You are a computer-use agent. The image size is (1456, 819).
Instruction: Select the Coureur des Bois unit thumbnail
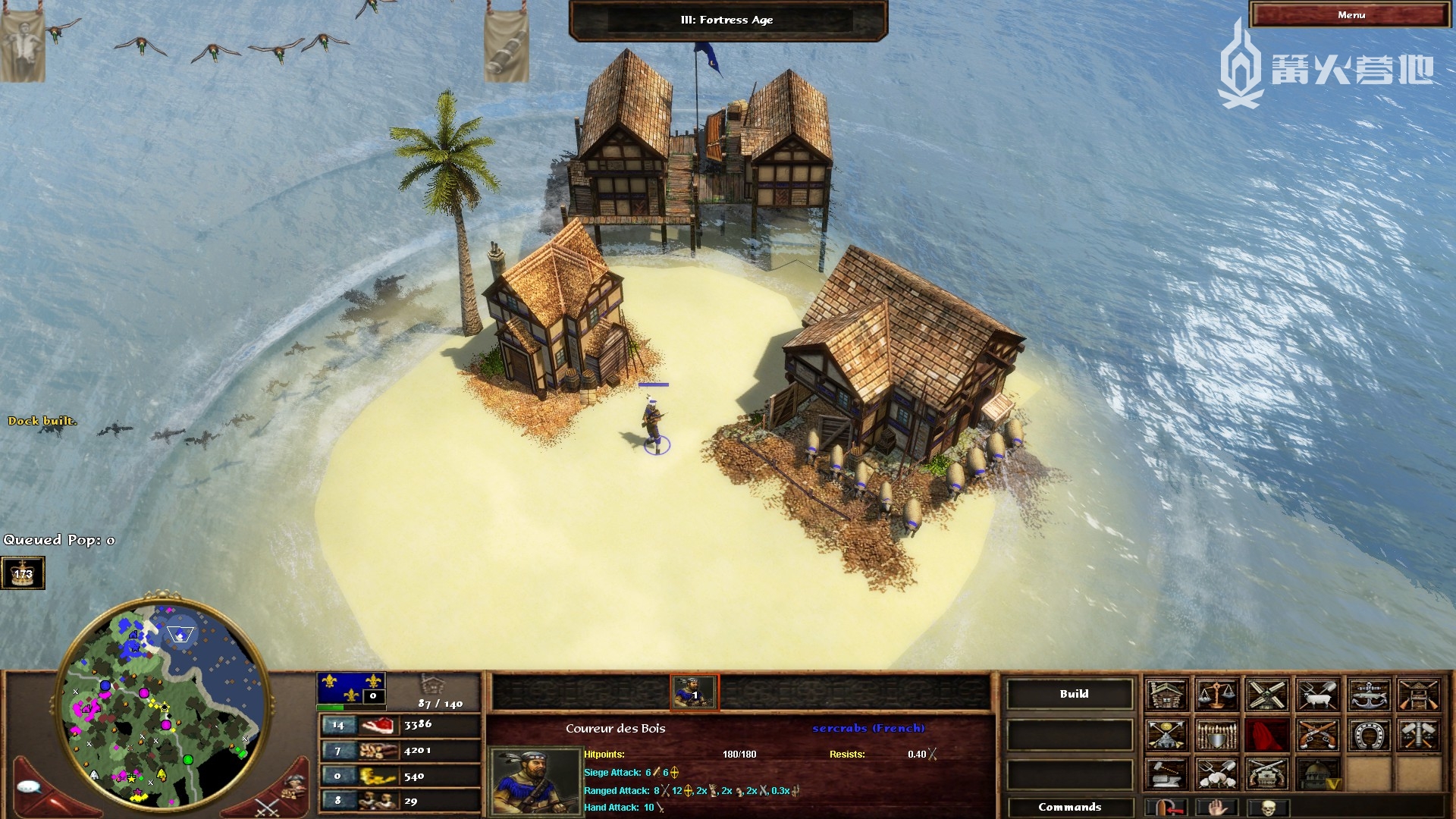coord(694,692)
